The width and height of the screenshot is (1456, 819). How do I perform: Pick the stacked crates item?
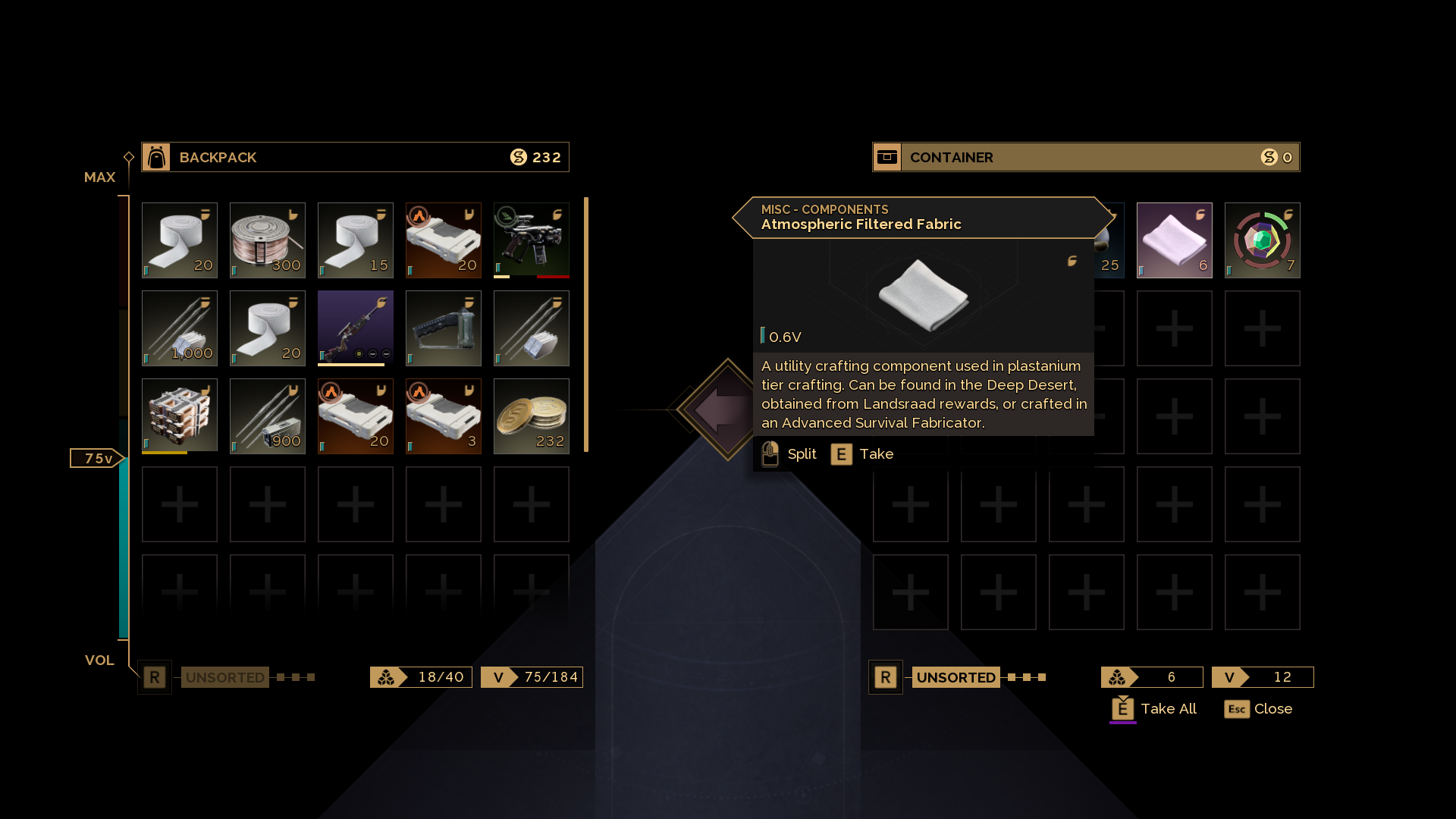179,416
